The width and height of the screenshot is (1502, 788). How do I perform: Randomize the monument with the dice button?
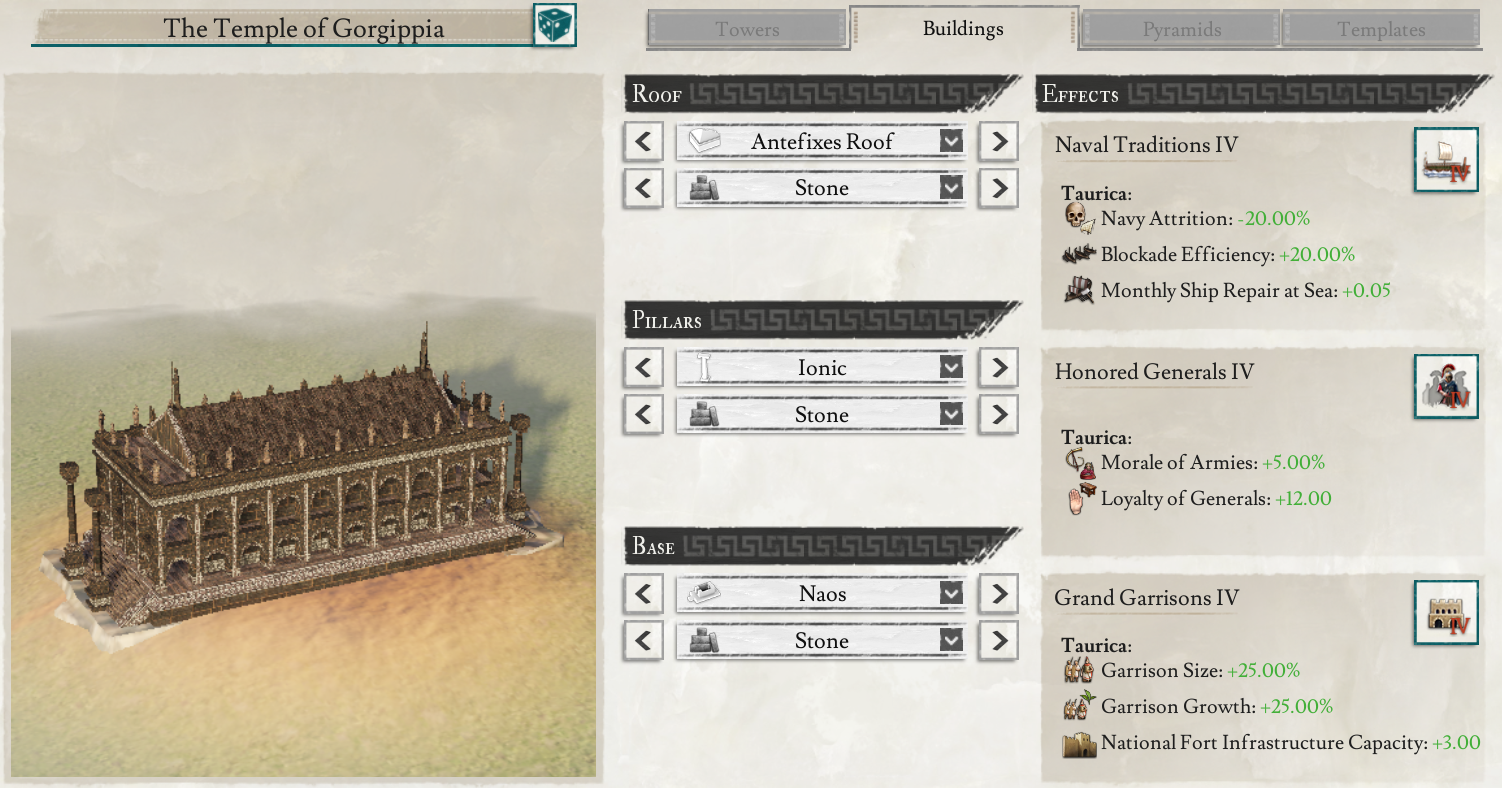555,26
